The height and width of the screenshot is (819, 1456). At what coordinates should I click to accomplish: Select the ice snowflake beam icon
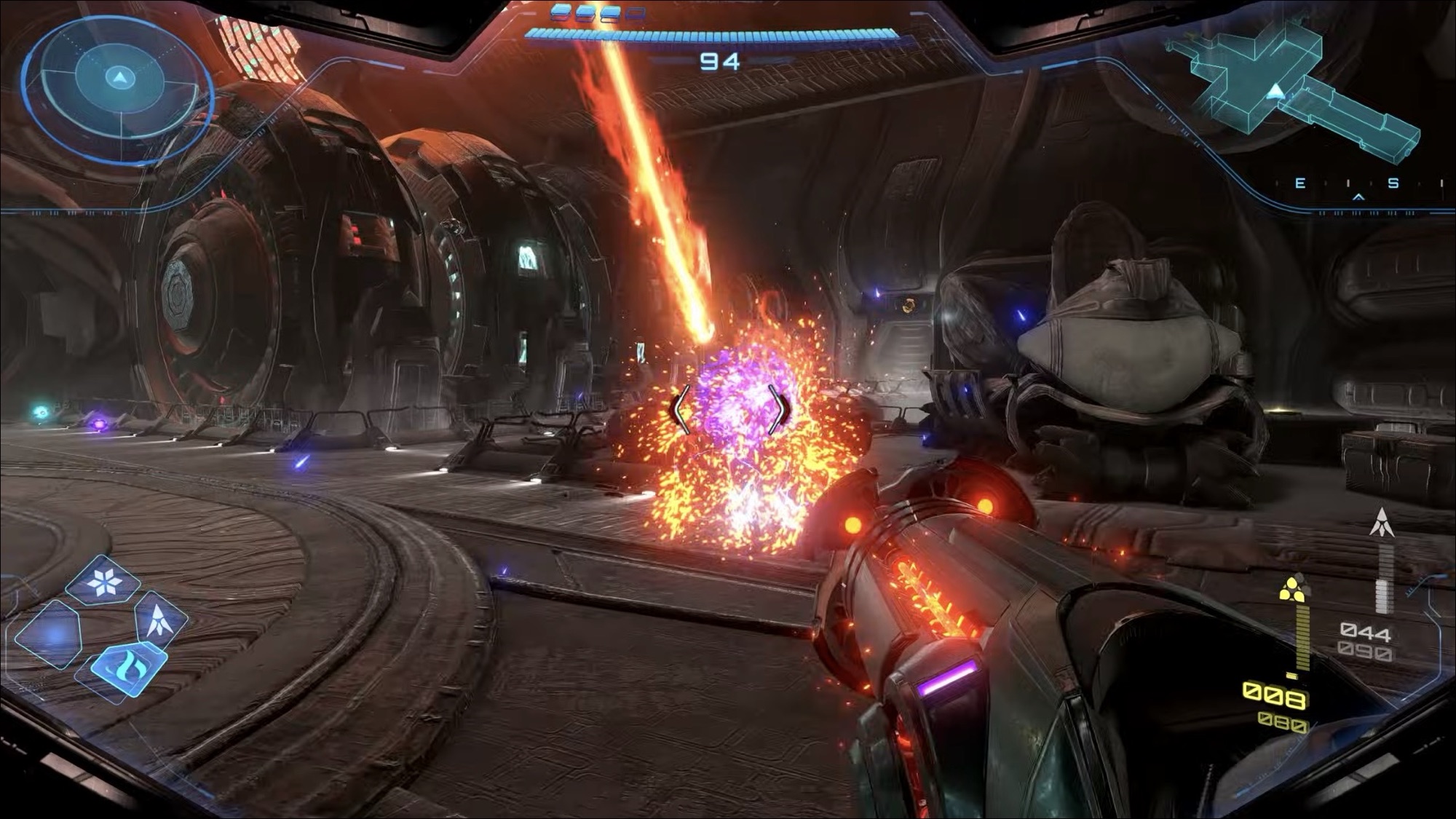pos(103,581)
